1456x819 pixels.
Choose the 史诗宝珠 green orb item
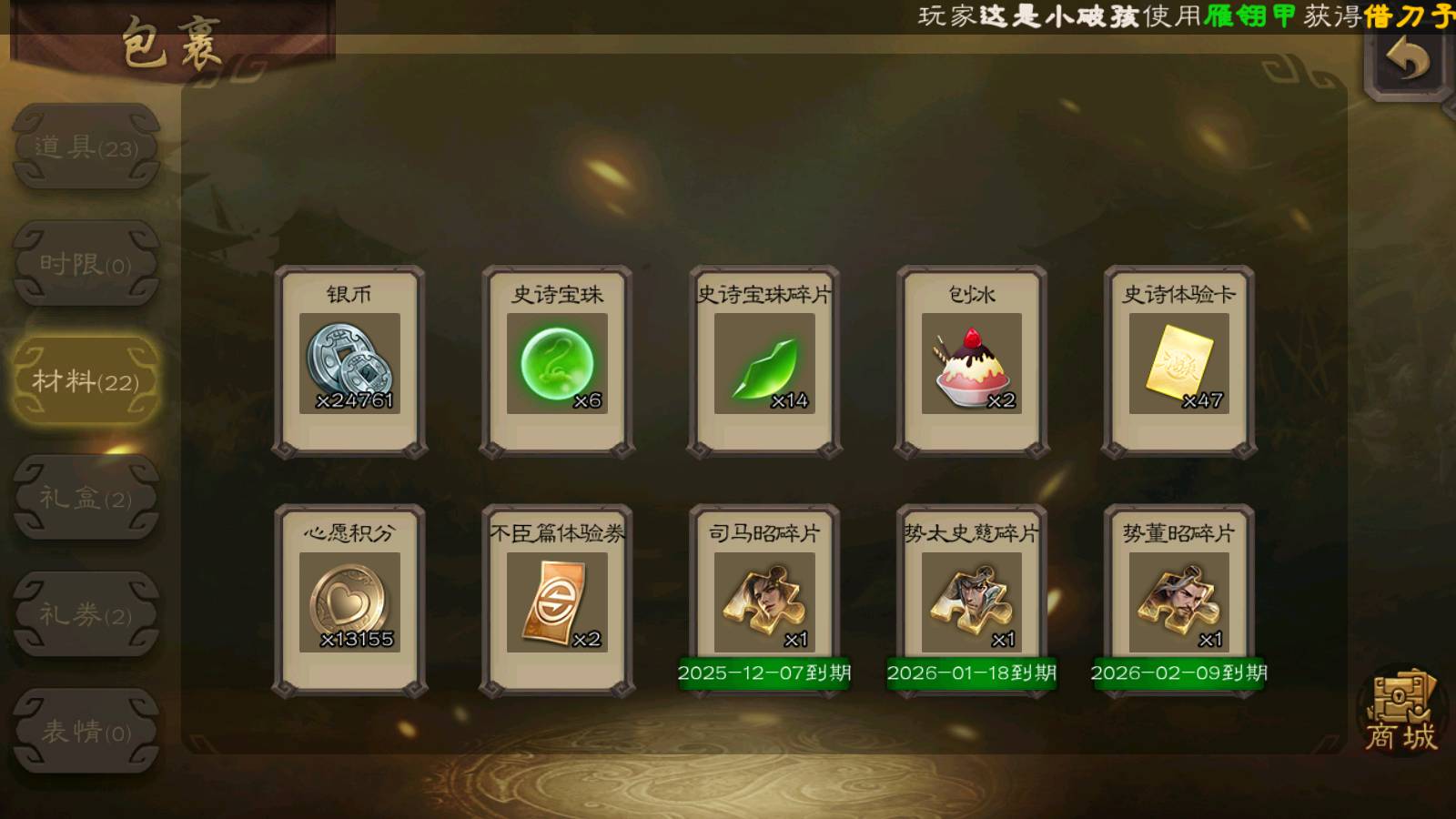(x=557, y=362)
